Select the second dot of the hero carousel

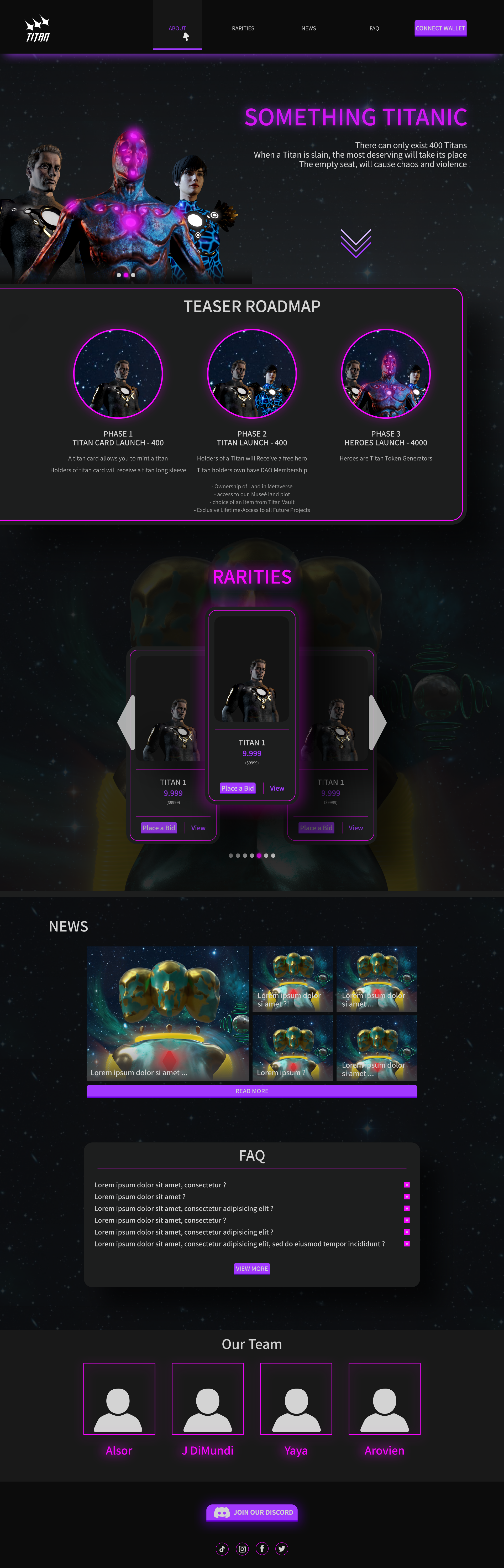[126, 275]
